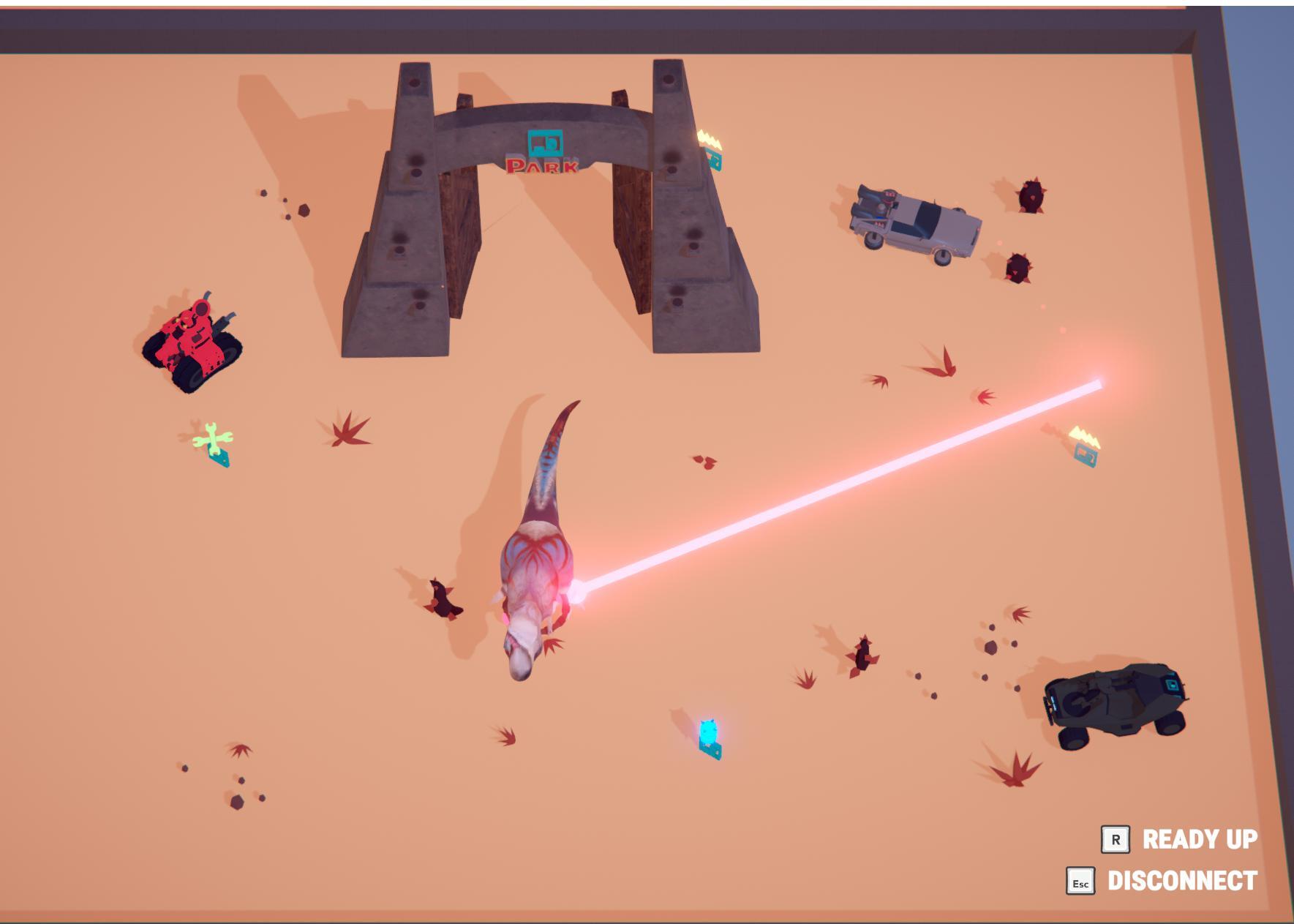Select the DISCONNECT option
This screenshot has width=1294, height=924.
(x=1181, y=881)
